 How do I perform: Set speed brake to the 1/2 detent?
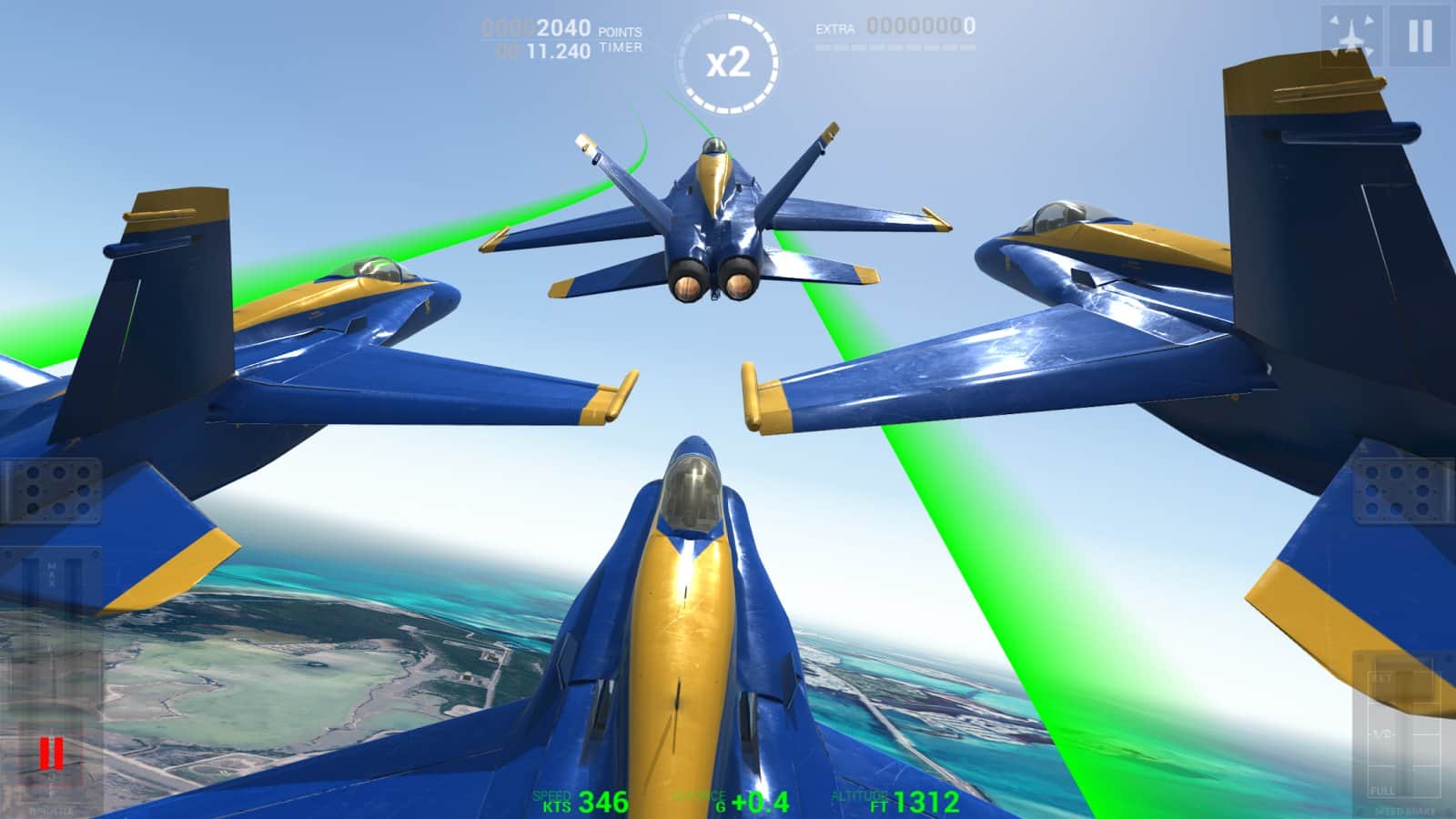[1380, 734]
